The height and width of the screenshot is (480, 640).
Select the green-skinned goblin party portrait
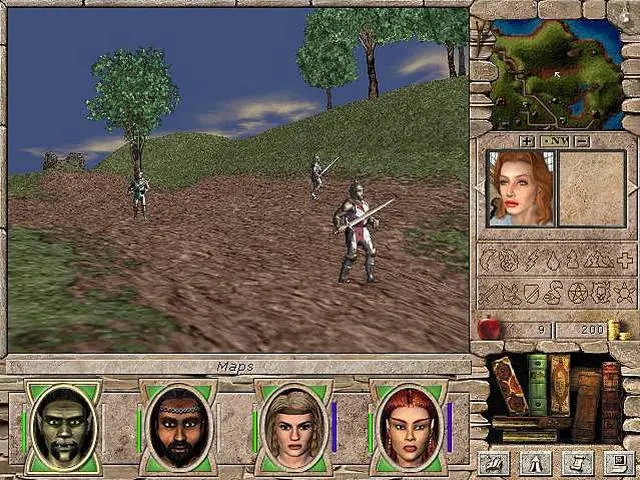[62, 427]
